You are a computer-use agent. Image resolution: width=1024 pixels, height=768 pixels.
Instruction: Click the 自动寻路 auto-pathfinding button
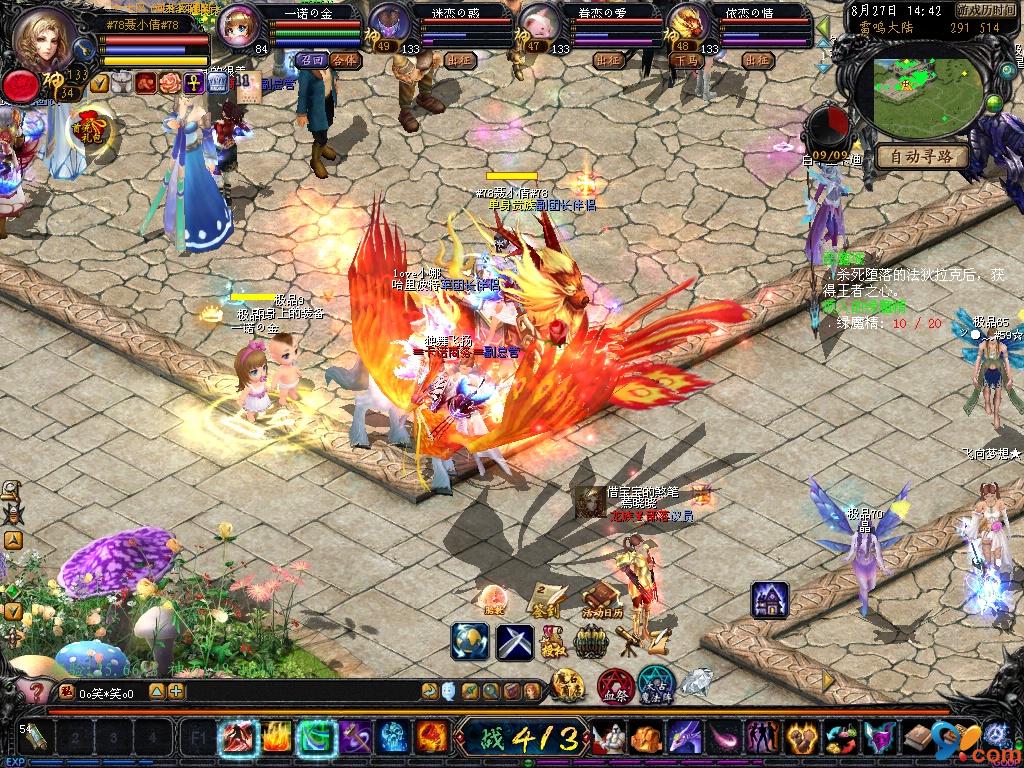921,157
